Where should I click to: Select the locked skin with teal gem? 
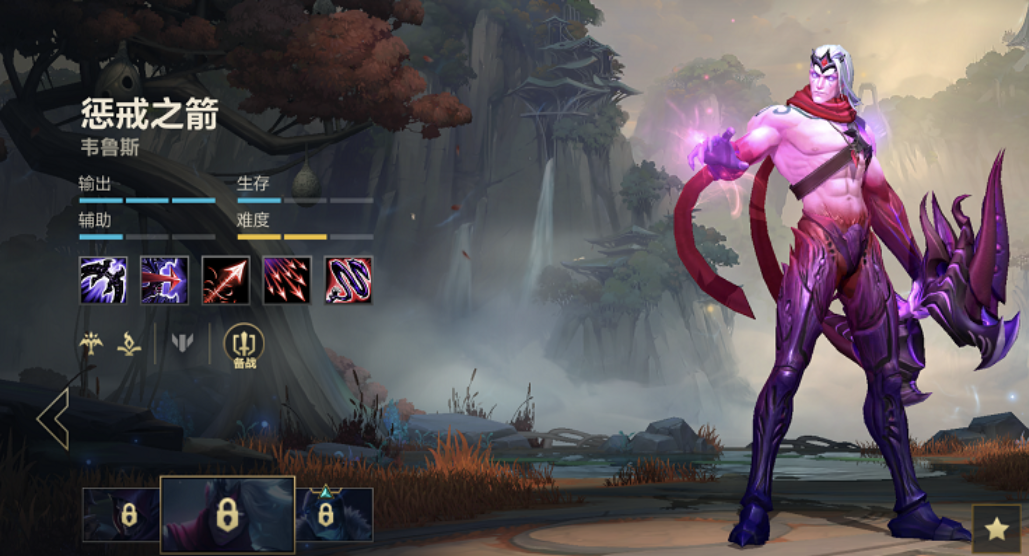334,515
